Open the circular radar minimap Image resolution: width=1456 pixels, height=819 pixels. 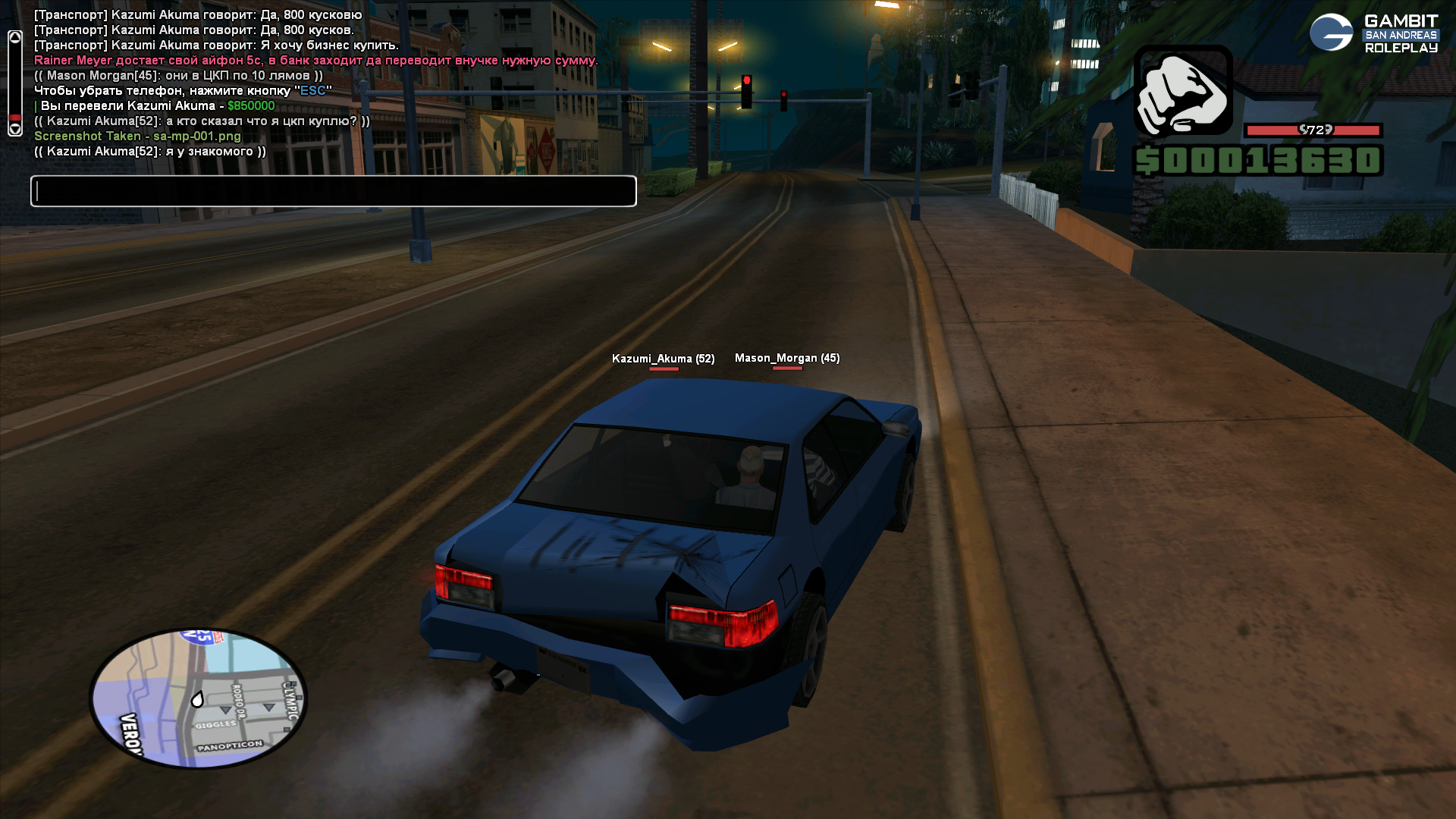click(x=198, y=698)
